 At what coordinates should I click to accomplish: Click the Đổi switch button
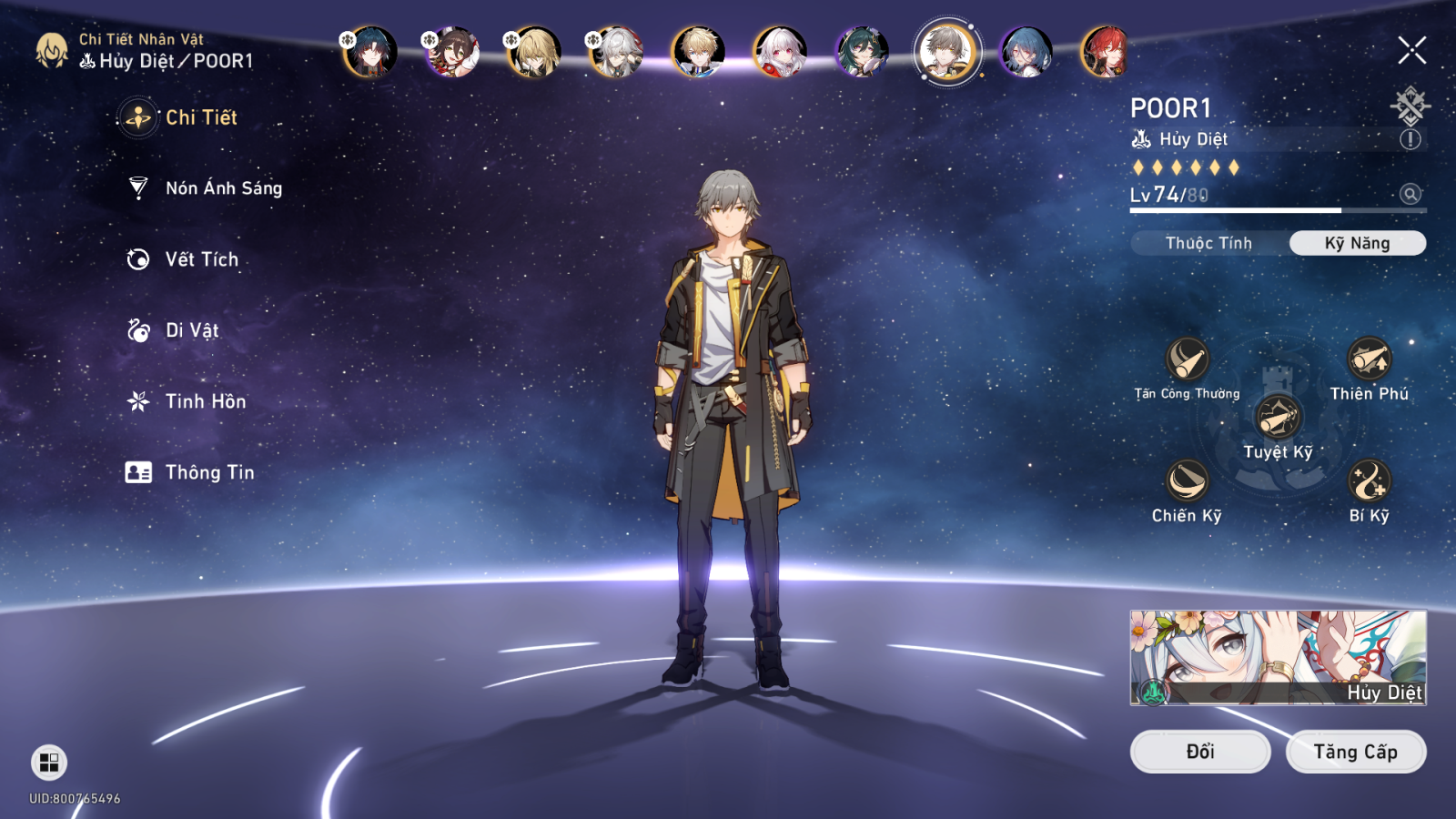click(1199, 752)
